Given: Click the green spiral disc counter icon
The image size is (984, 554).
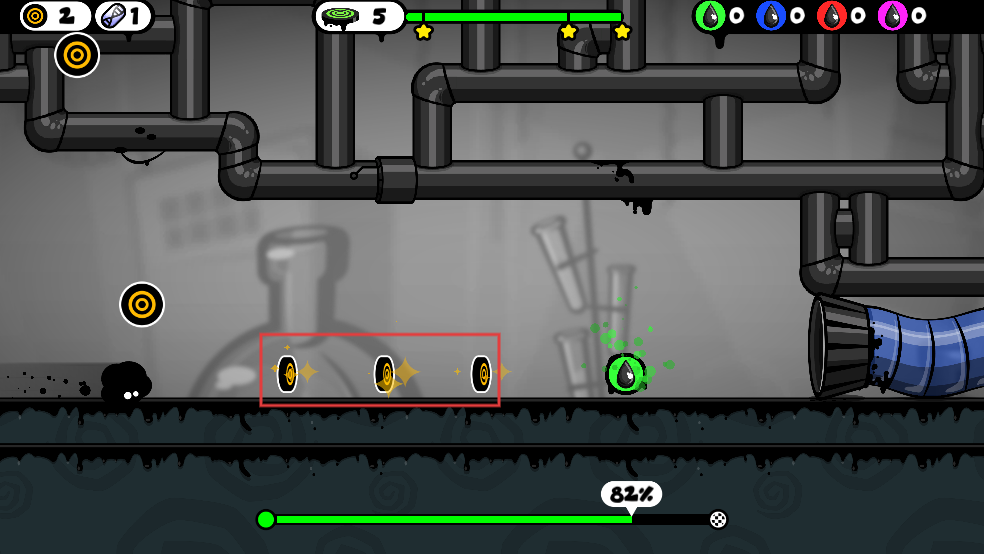Looking at the screenshot, I should pos(343,17).
